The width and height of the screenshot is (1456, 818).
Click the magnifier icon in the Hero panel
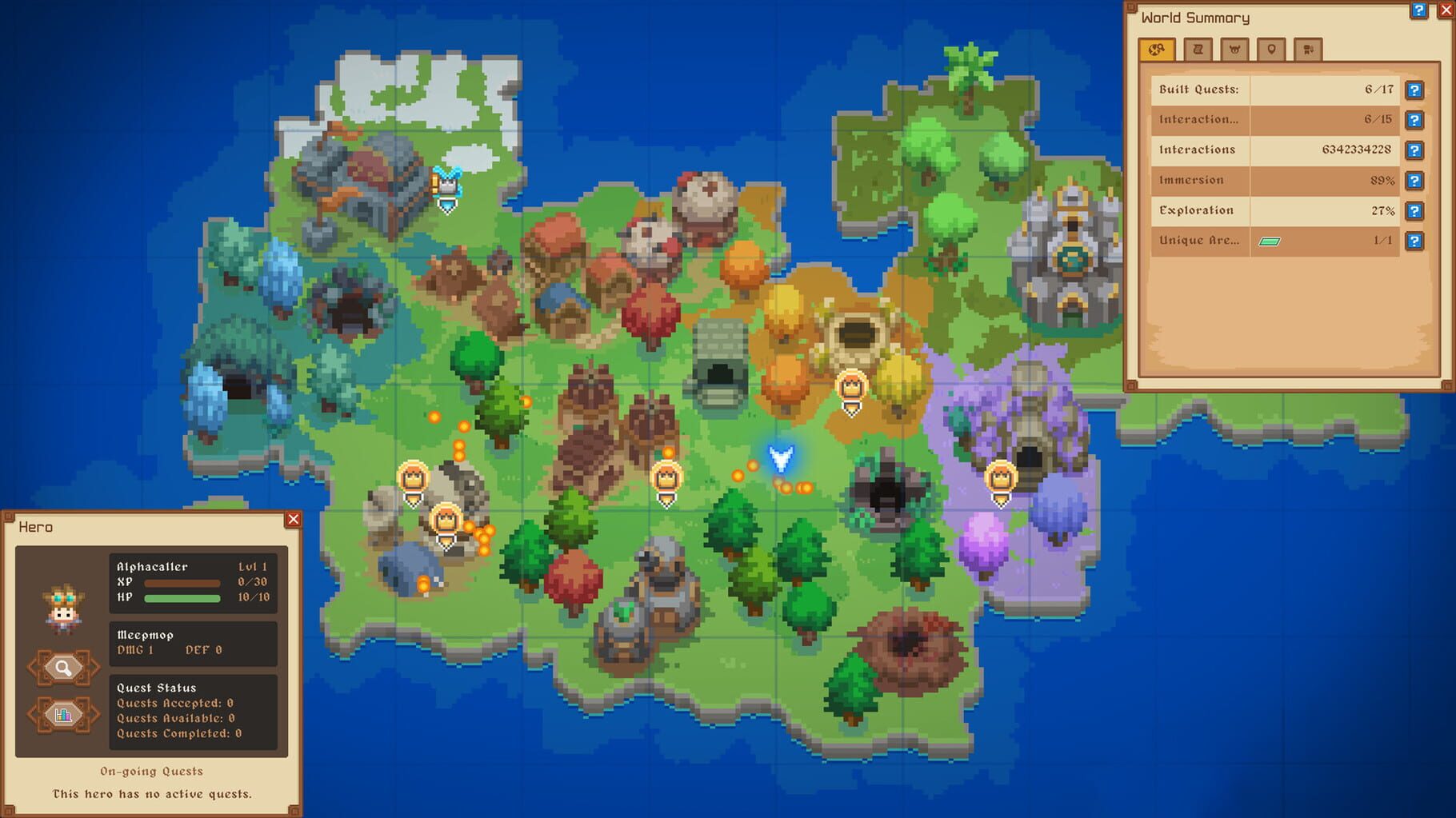coord(64,666)
